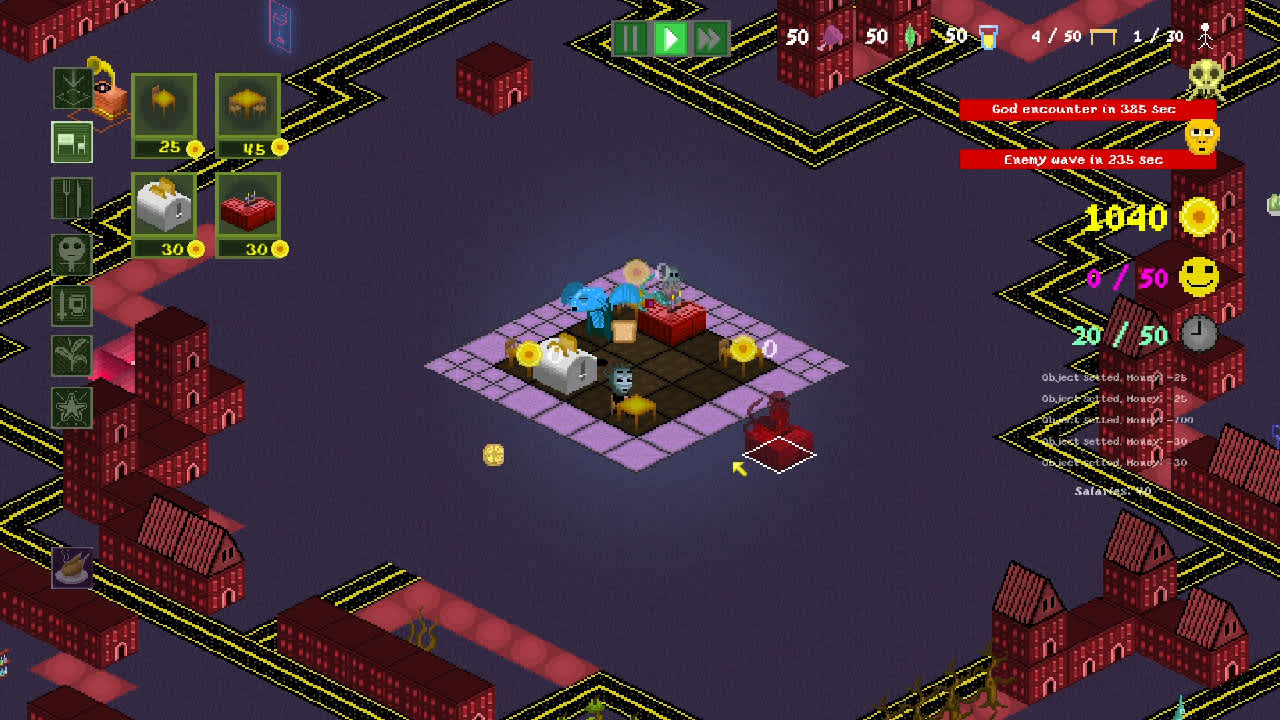Viewport: 1280px width, 720px height.
Task: Enable fast-forward game speed
Action: 712,39
